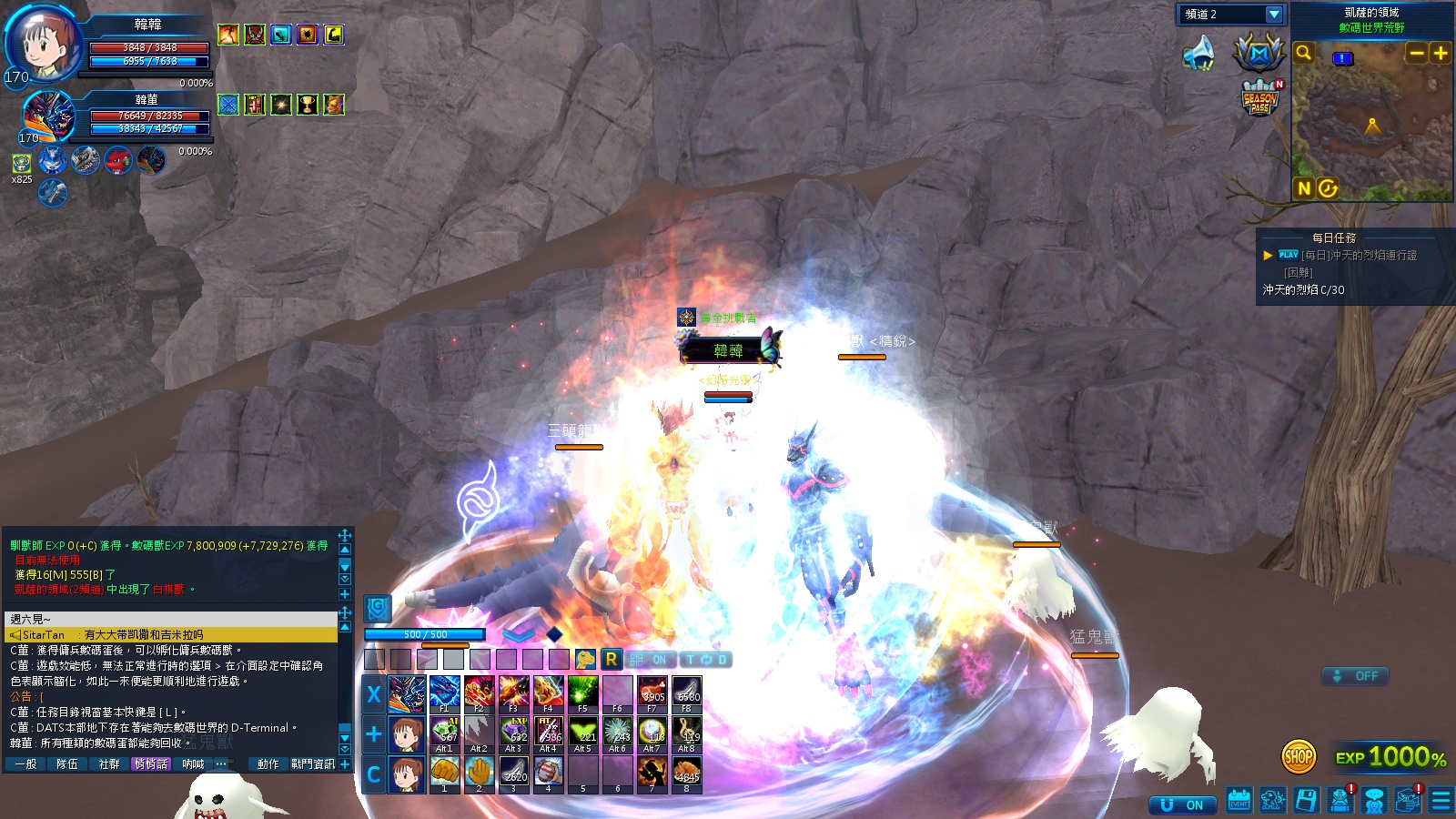
Task: Click the minimap magnifier search button
Action: (1304, 53)
